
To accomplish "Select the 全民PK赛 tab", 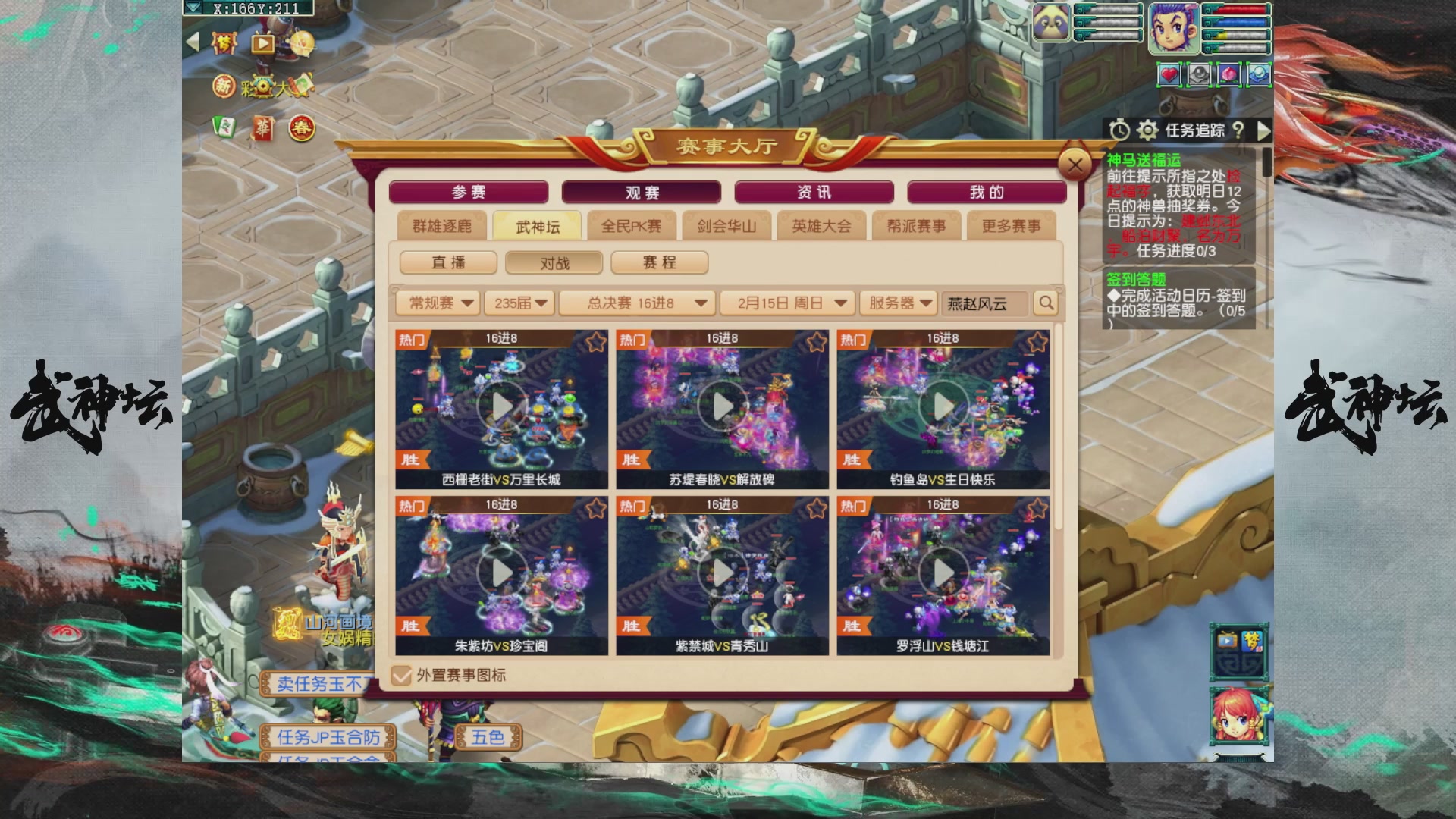I will pos(631,225).
